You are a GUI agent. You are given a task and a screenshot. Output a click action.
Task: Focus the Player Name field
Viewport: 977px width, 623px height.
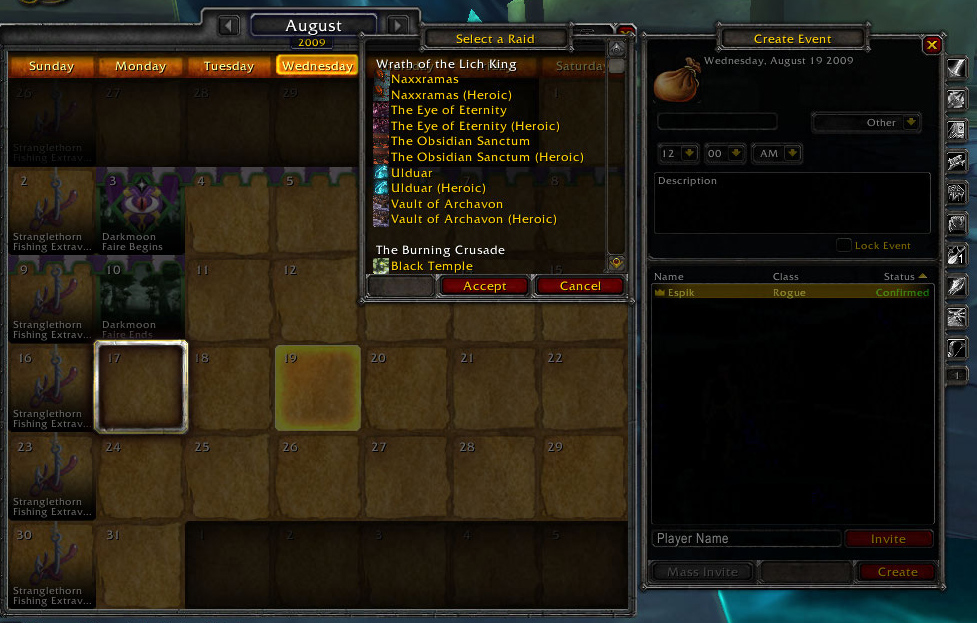pyautogui.click(x=746, y=539)
